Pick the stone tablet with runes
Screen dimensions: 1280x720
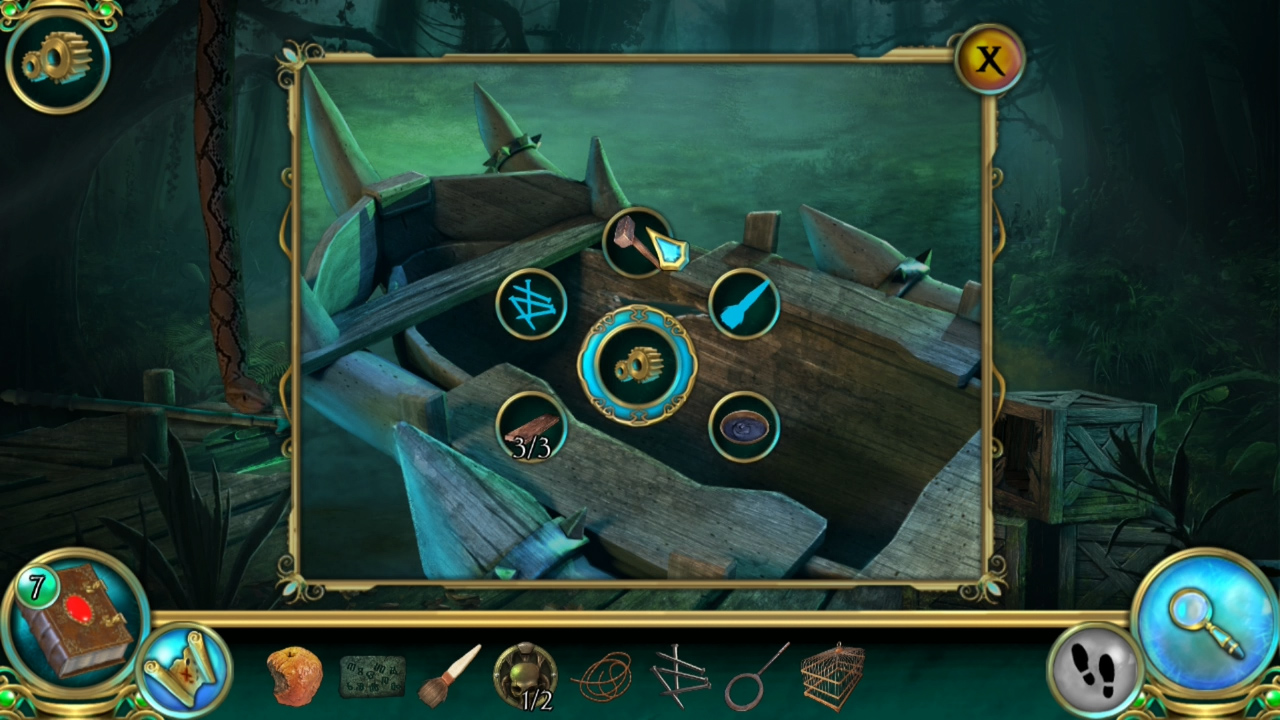point(372,678)
